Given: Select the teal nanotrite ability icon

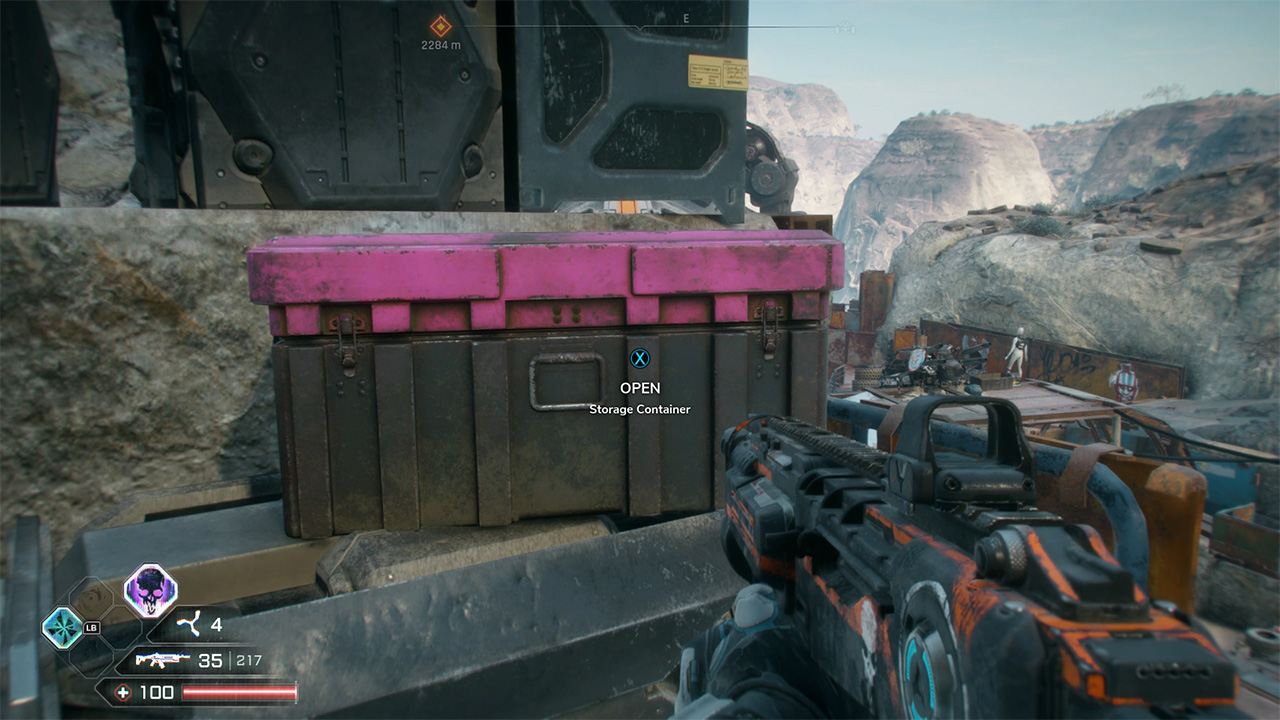Looking at the screenshot, I should pyautogui.click(x=62, y=628).
